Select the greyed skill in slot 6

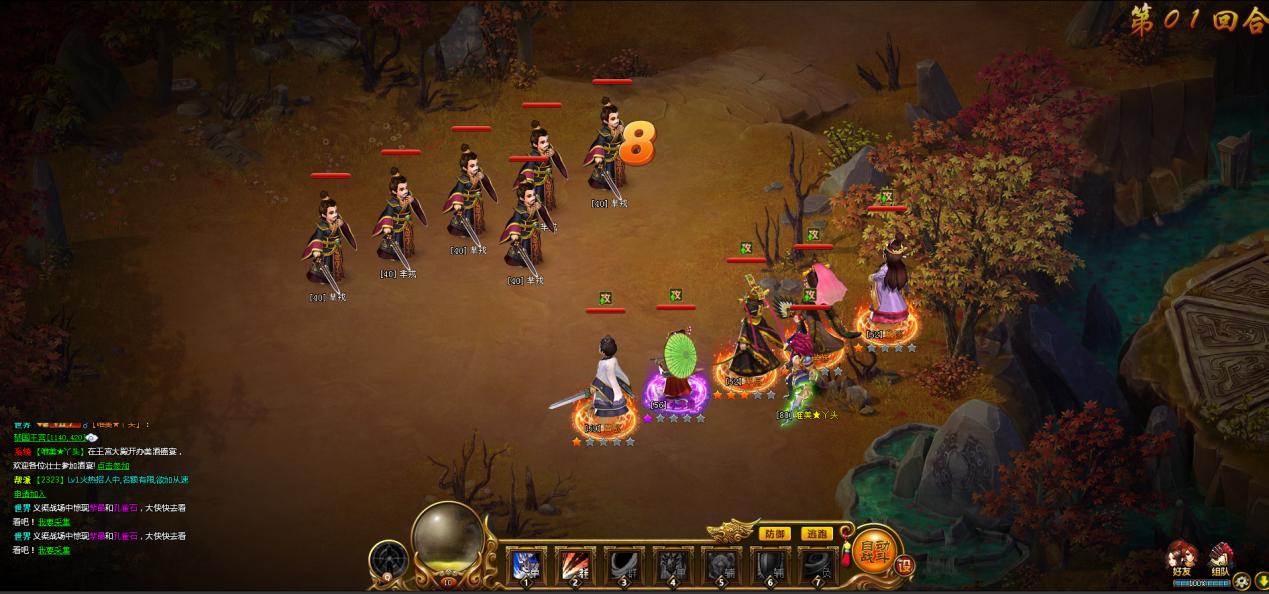click(770, 566)
